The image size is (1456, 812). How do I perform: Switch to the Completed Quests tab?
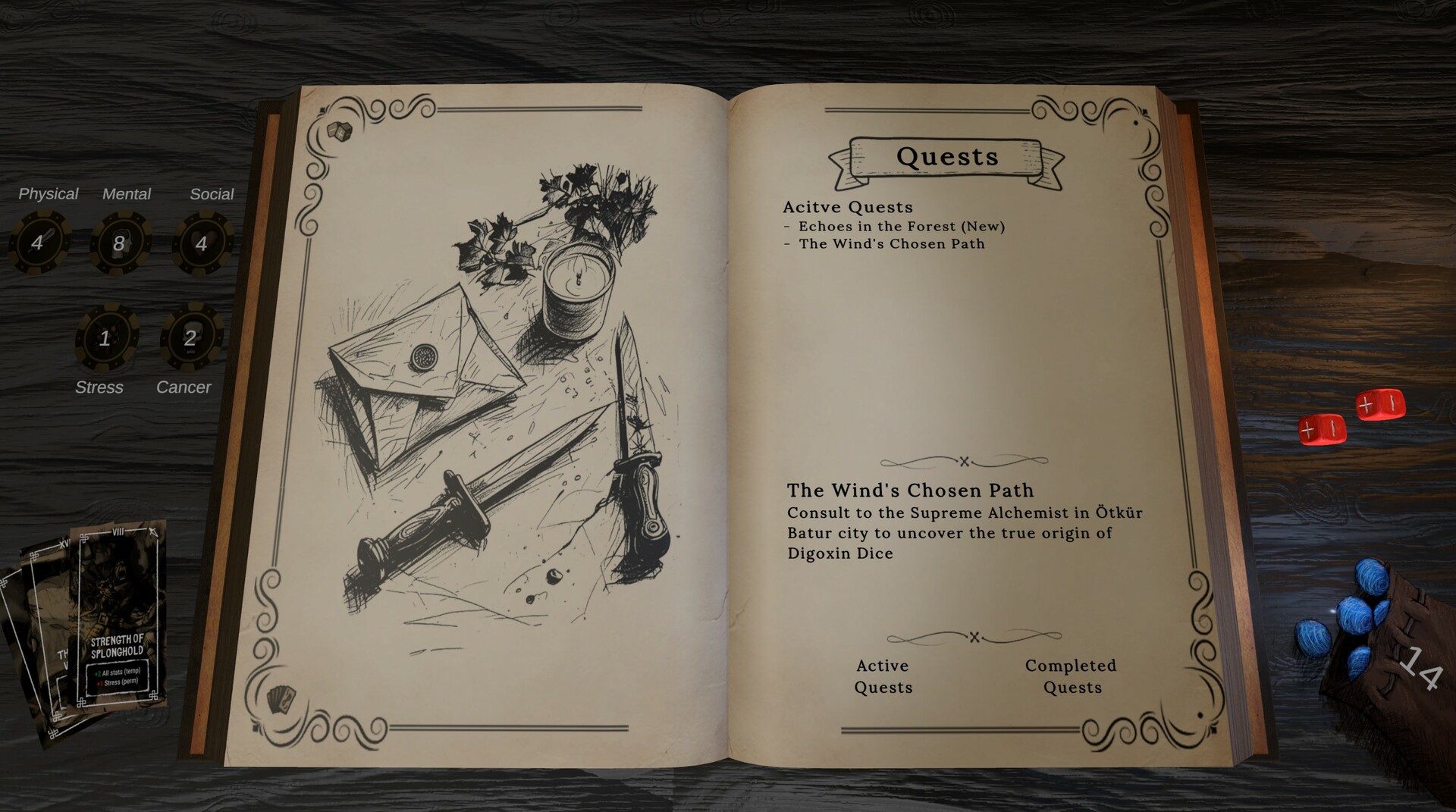pos(1071,676)
